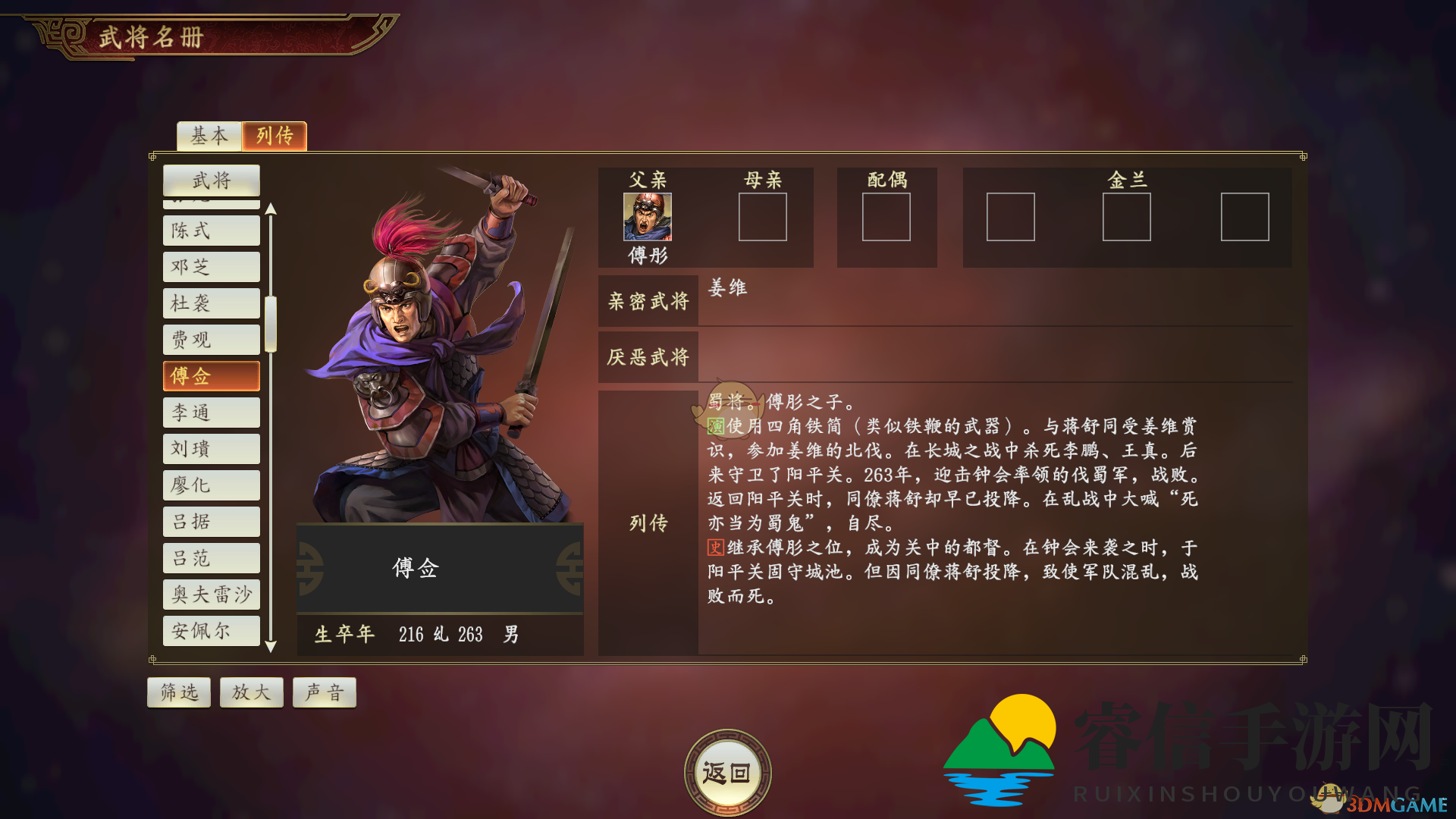Screen dimensions: 1456x819
Task: Open the 武将 category selector
Action: 212,180
